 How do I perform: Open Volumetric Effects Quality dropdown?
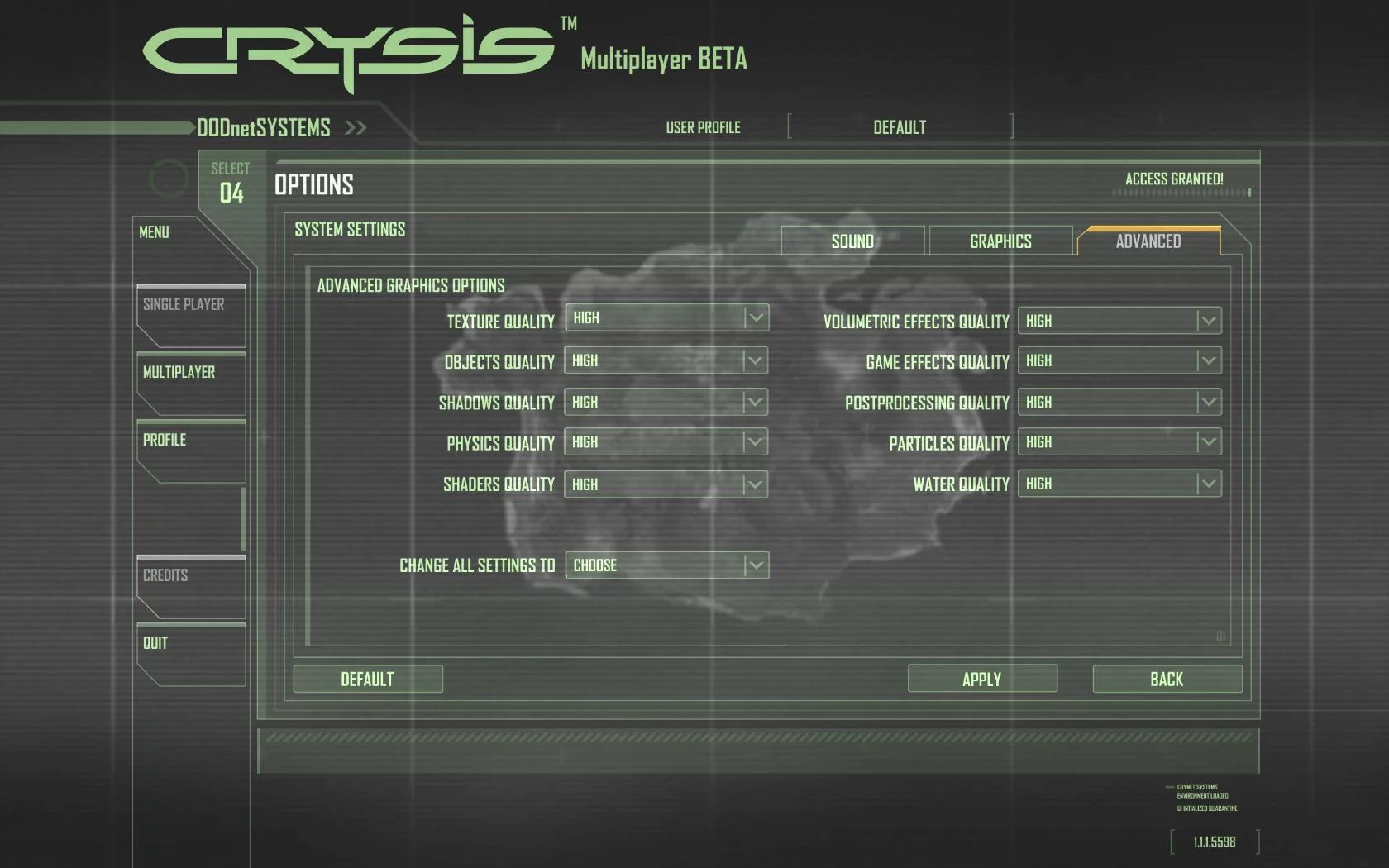pos(1119,321)
